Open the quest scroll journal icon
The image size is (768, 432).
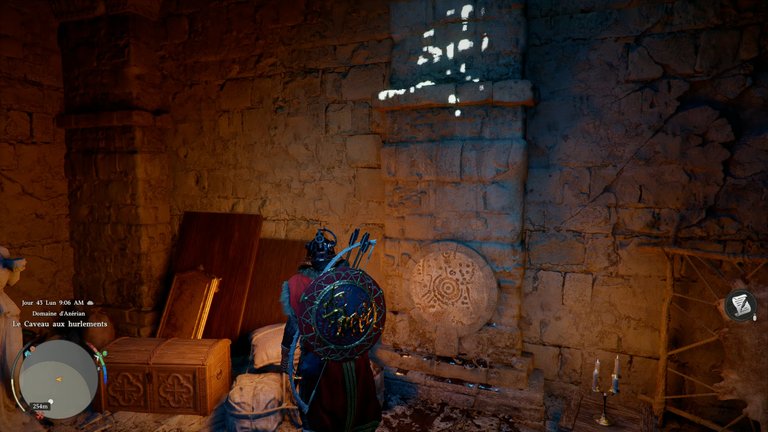pos(740,306)
